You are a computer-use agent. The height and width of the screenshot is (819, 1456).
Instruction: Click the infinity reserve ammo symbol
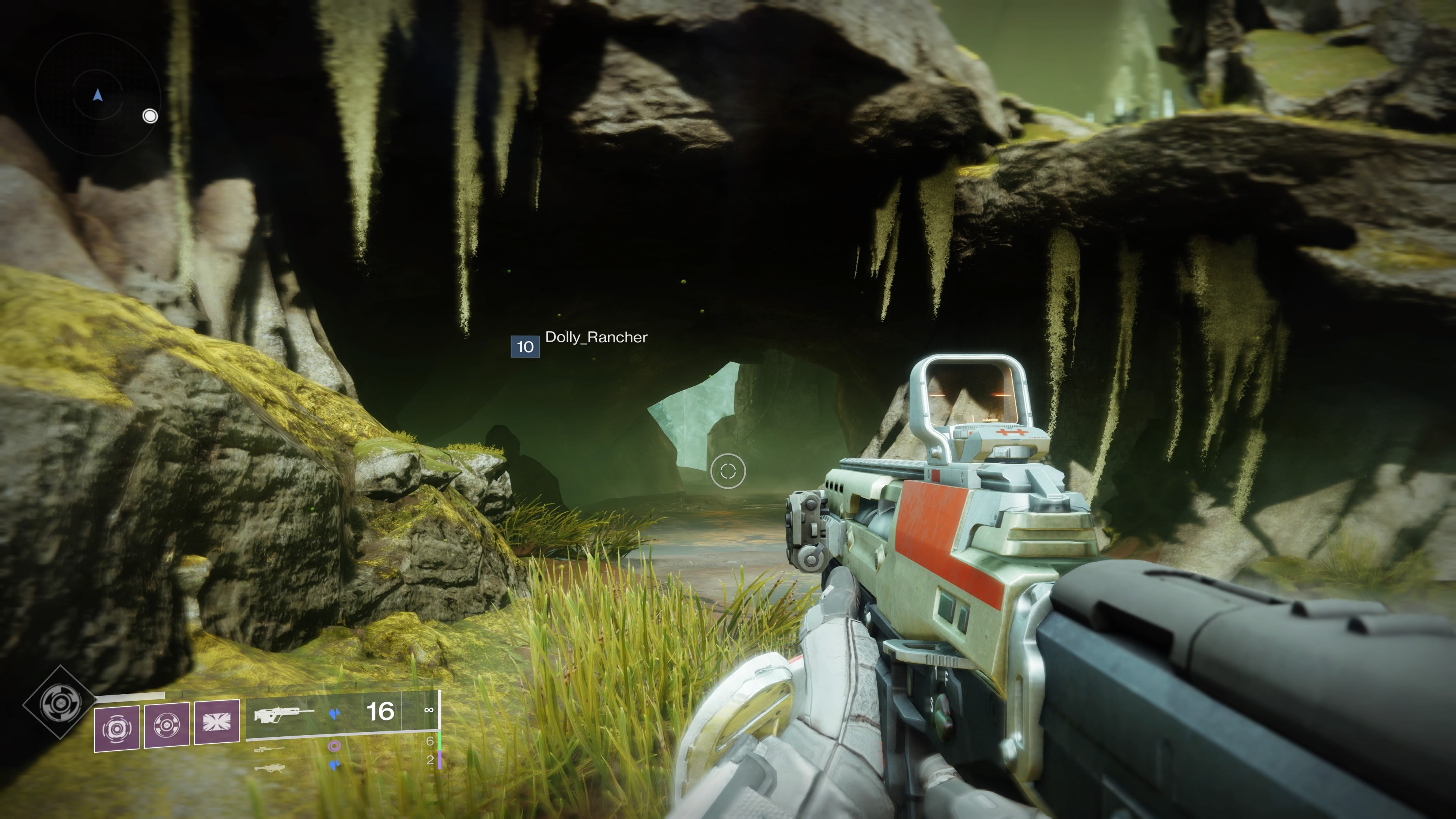[x=429, y=711]
